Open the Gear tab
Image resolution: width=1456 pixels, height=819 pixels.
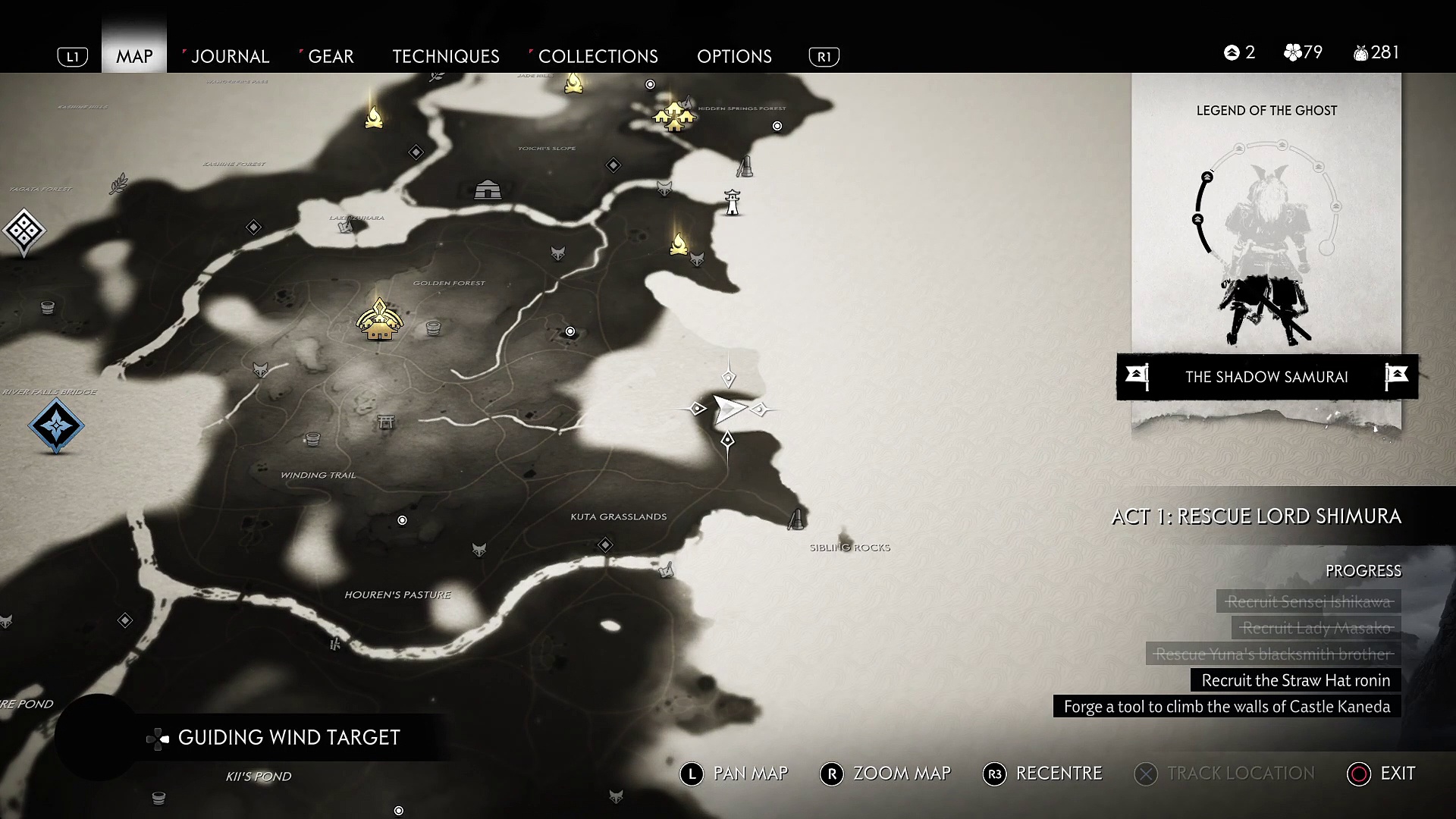click(x=331, y=56)
